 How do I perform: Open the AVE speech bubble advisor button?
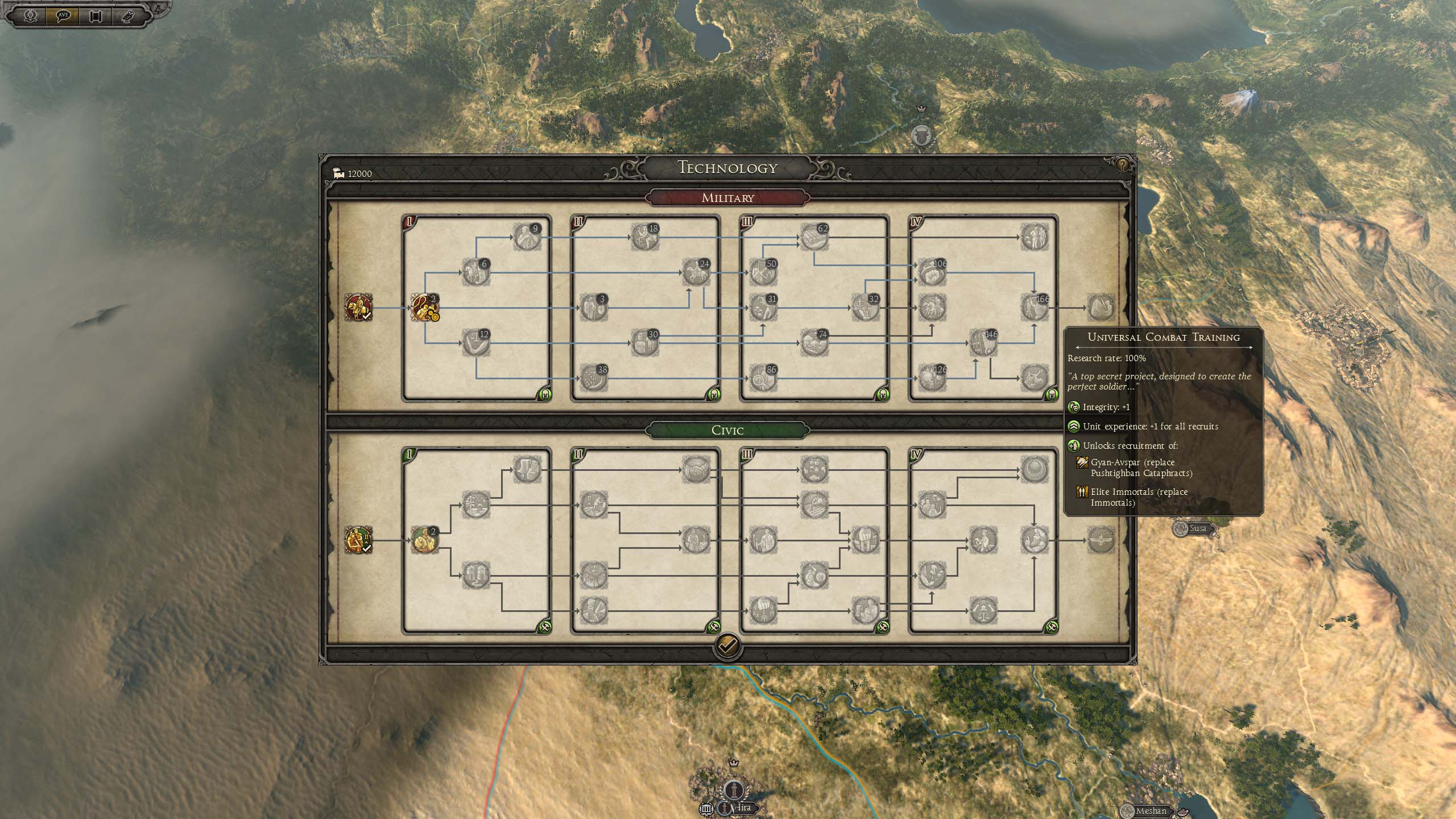(x=63, y=15)
